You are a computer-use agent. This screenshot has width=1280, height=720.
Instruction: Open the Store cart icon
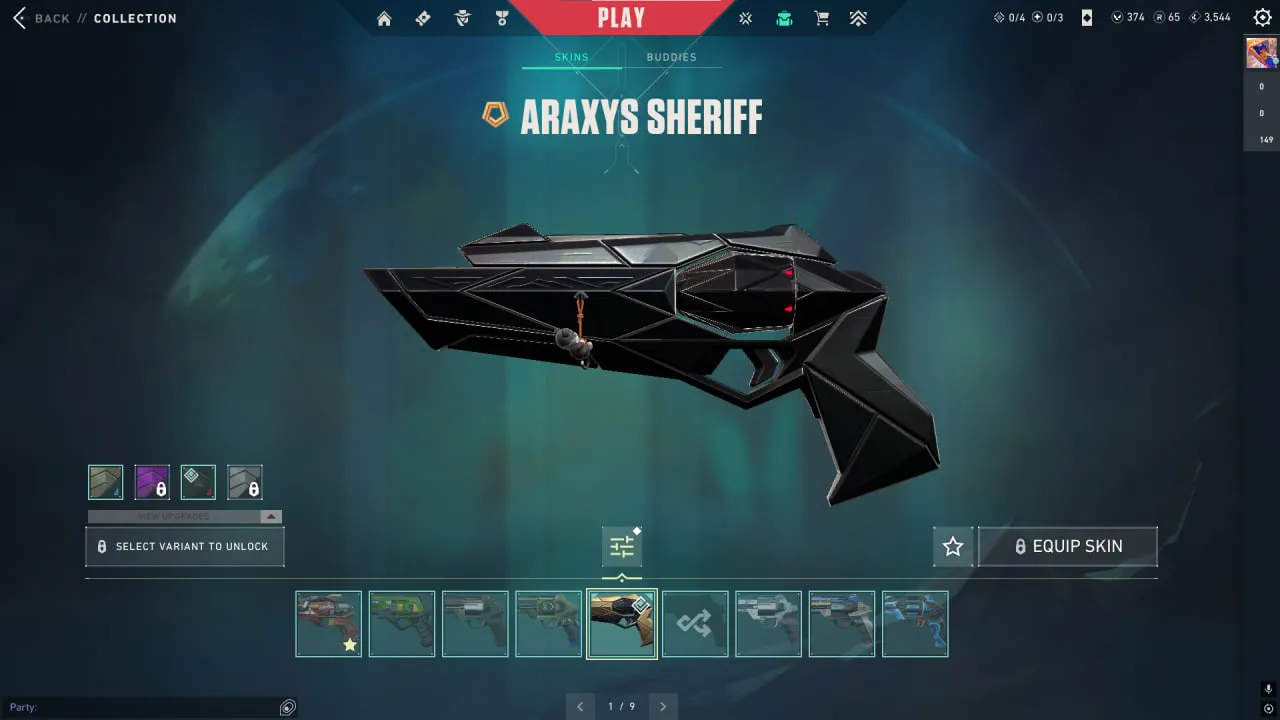[x=821, y=17]
